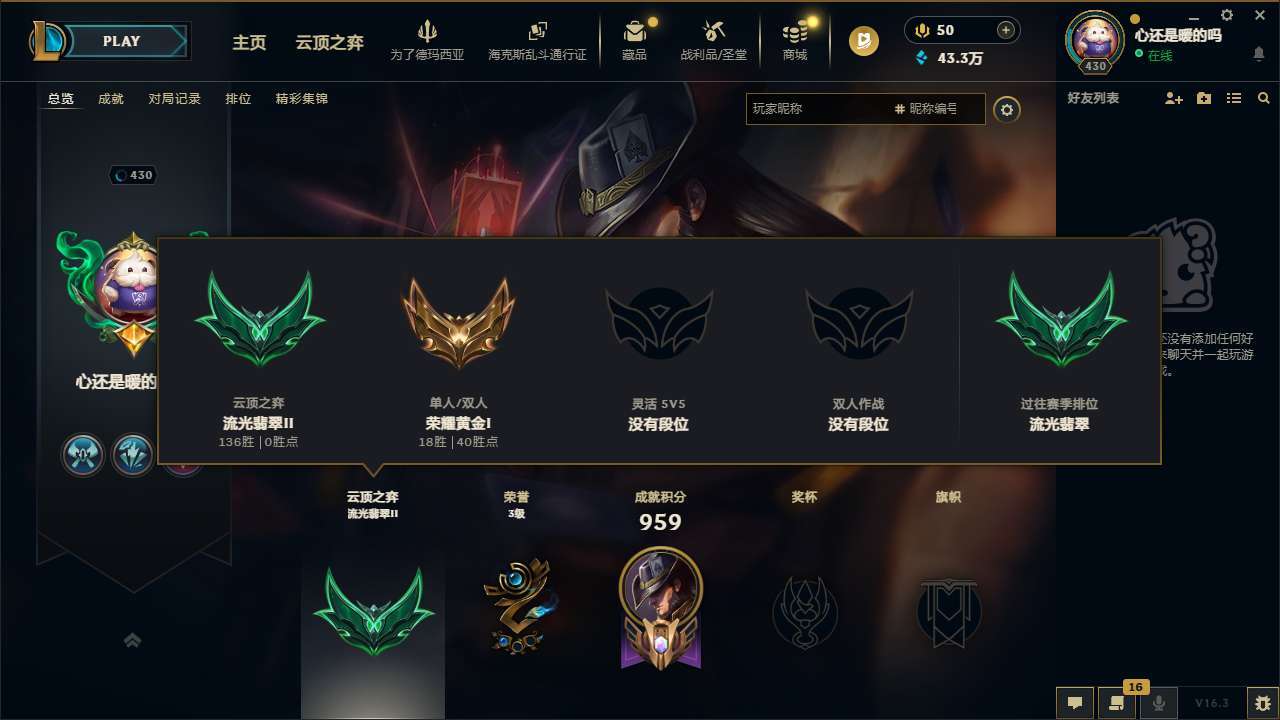Viewport: 1280px width, 720px height.
Task: Open chat messages icon with 16 badge
Action: 1117,702
